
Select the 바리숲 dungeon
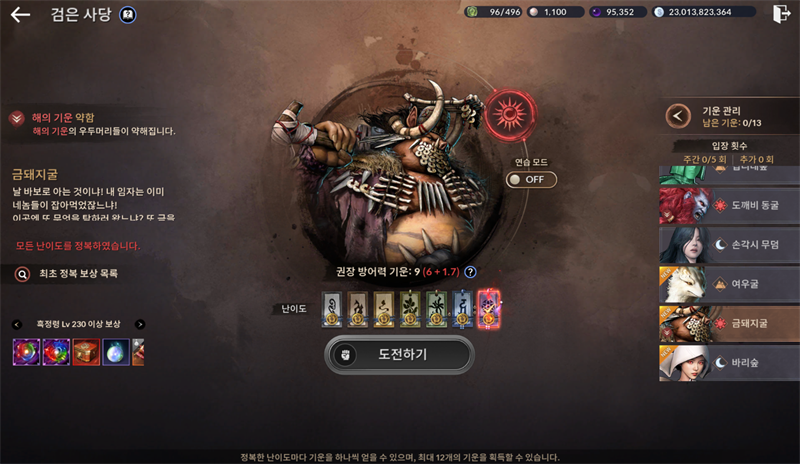click(729, 364)
